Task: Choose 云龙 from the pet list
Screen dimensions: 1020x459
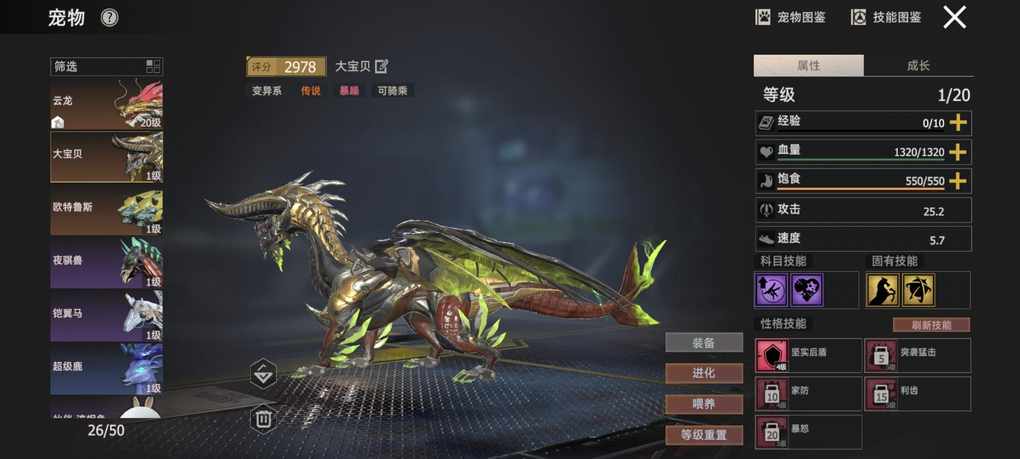Action: (x=106, y=105)
